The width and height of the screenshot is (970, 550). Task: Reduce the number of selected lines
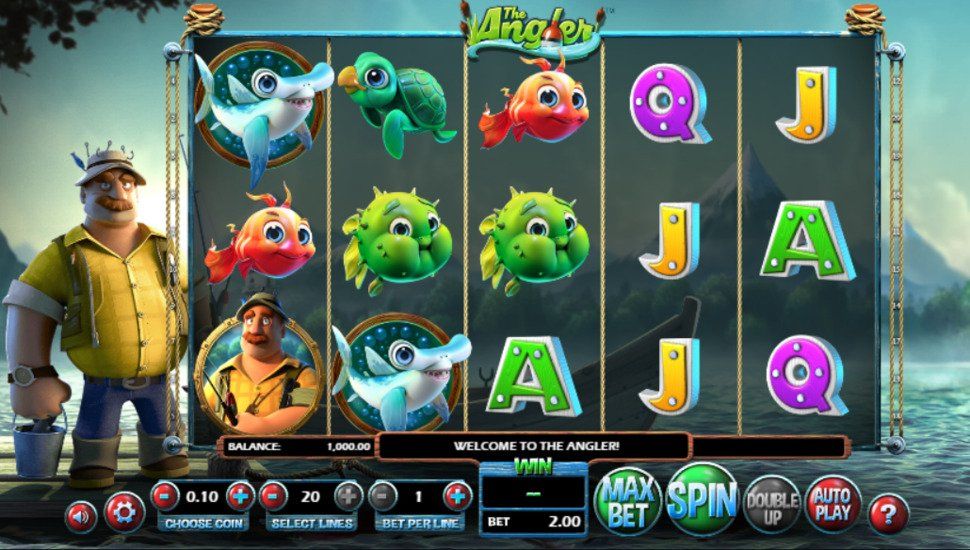point(274,496)
